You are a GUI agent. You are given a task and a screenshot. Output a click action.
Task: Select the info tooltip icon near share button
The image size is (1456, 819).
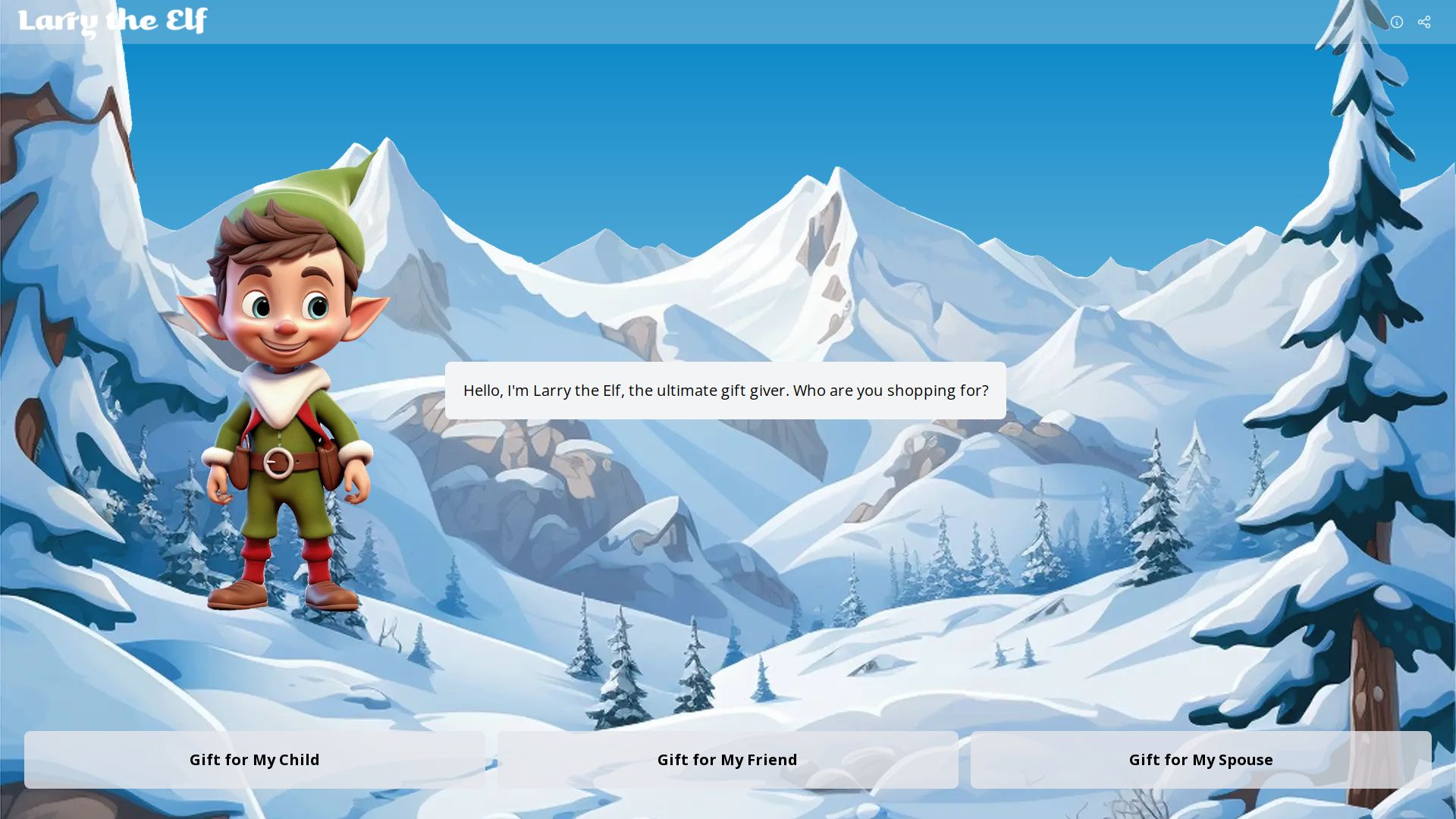(x=1397, y=21)
